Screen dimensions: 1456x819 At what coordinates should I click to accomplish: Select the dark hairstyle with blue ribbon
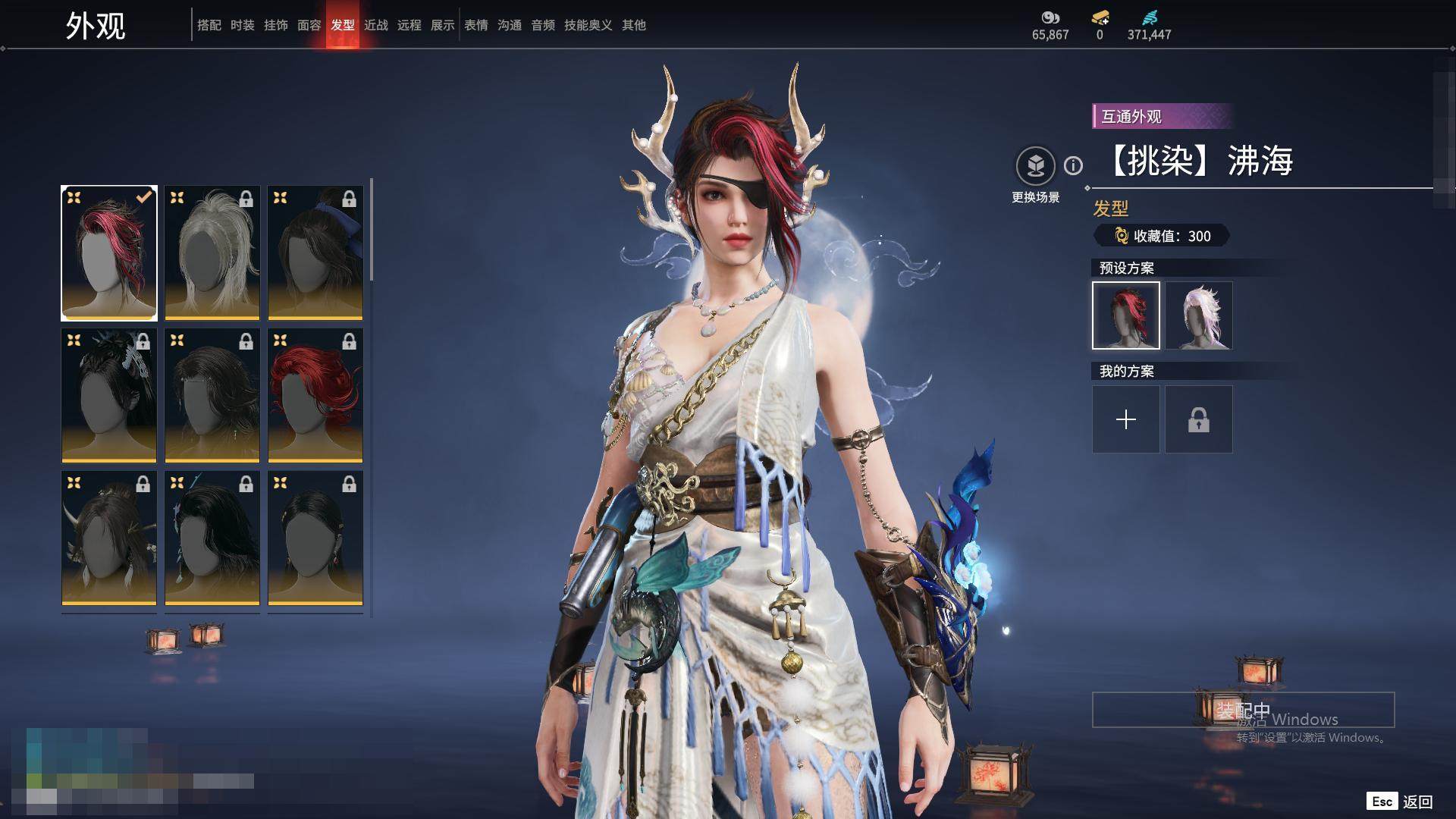[x=315, y=253]
